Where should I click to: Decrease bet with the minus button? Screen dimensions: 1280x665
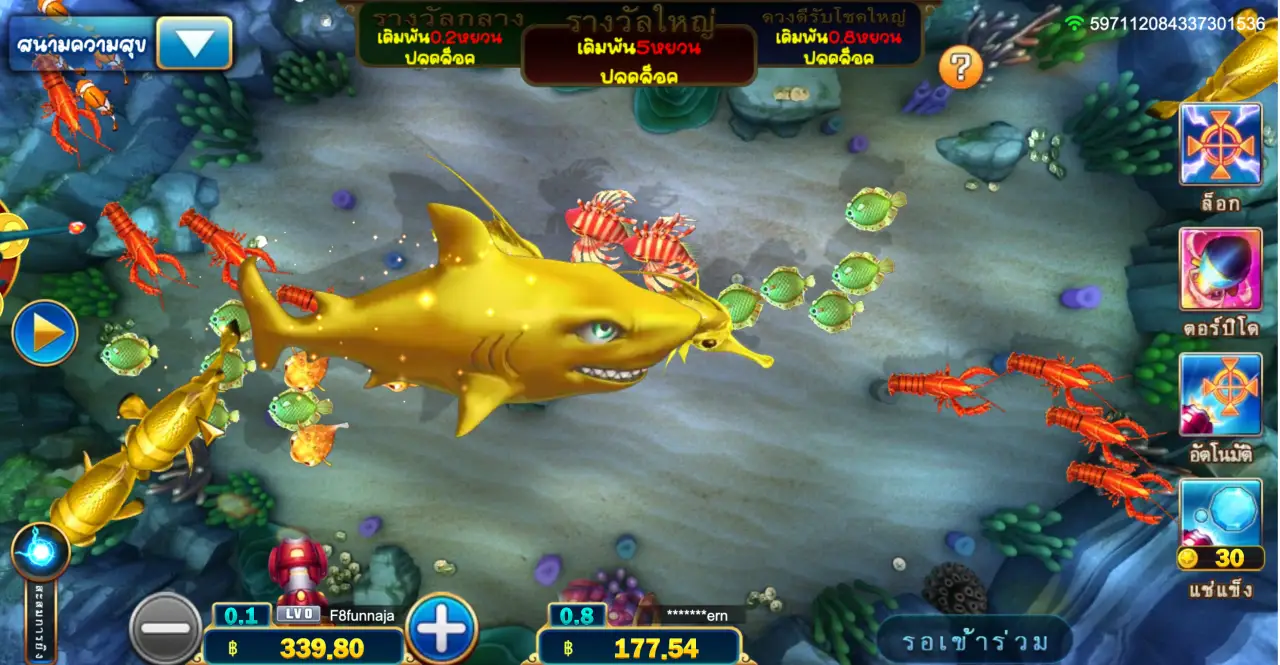pyautogui.click(x=165, y=627)
